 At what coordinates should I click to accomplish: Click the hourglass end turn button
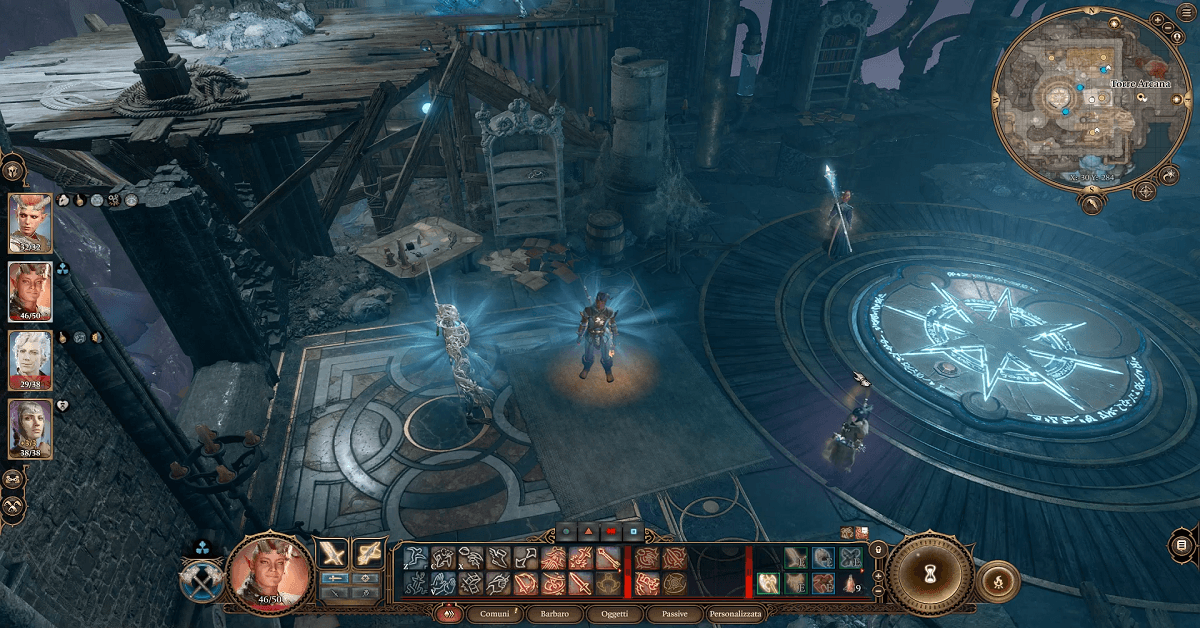point(931,575)
